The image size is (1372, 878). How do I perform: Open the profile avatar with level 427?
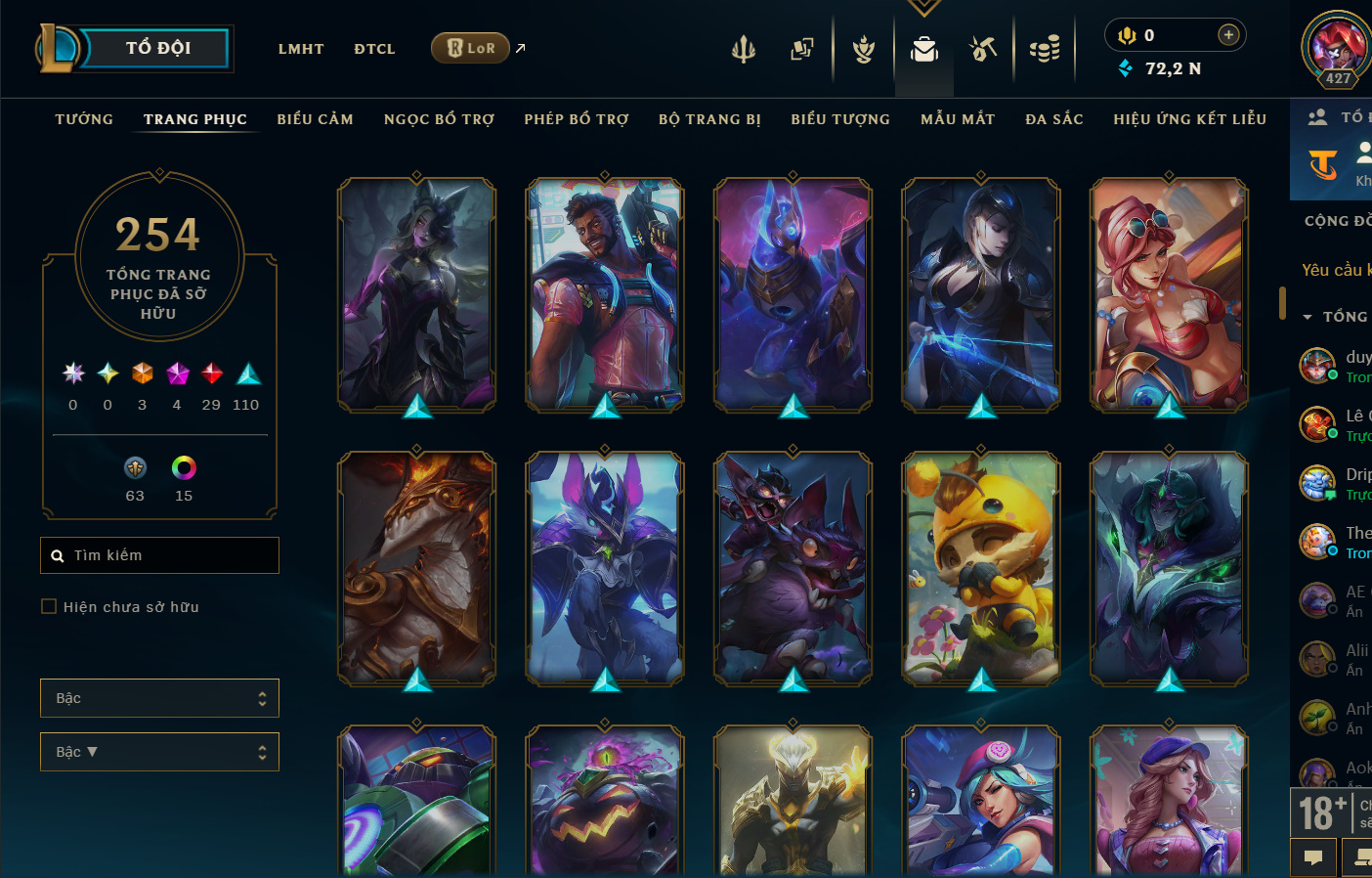coord(1337,47)
